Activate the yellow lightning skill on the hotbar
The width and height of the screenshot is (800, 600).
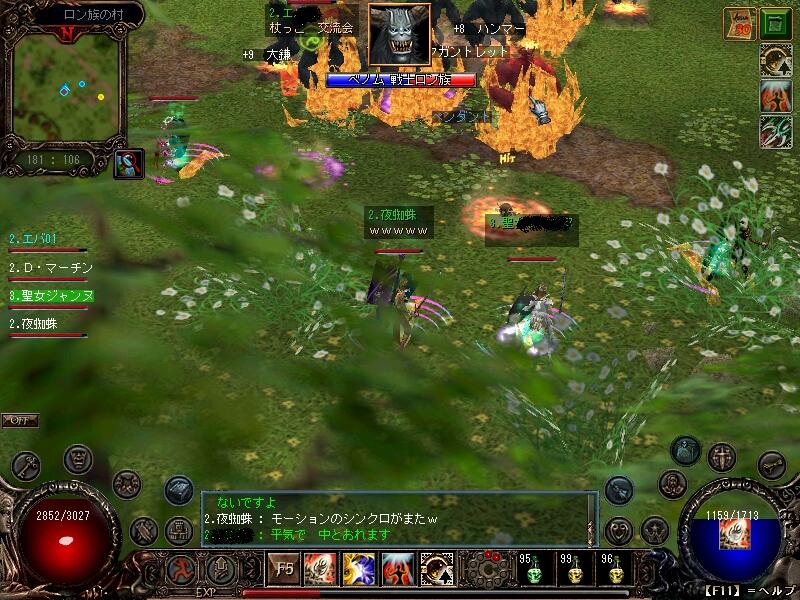[359, 570]
